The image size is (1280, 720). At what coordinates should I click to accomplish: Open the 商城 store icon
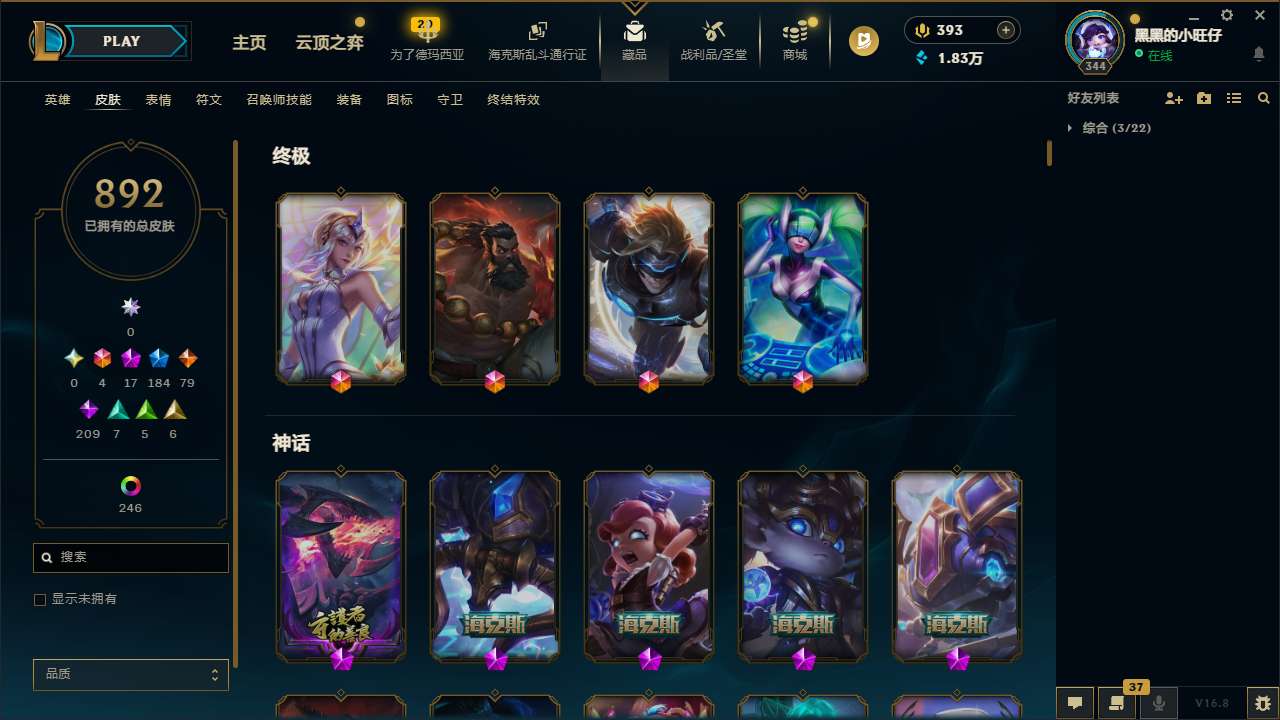point(795,38)
